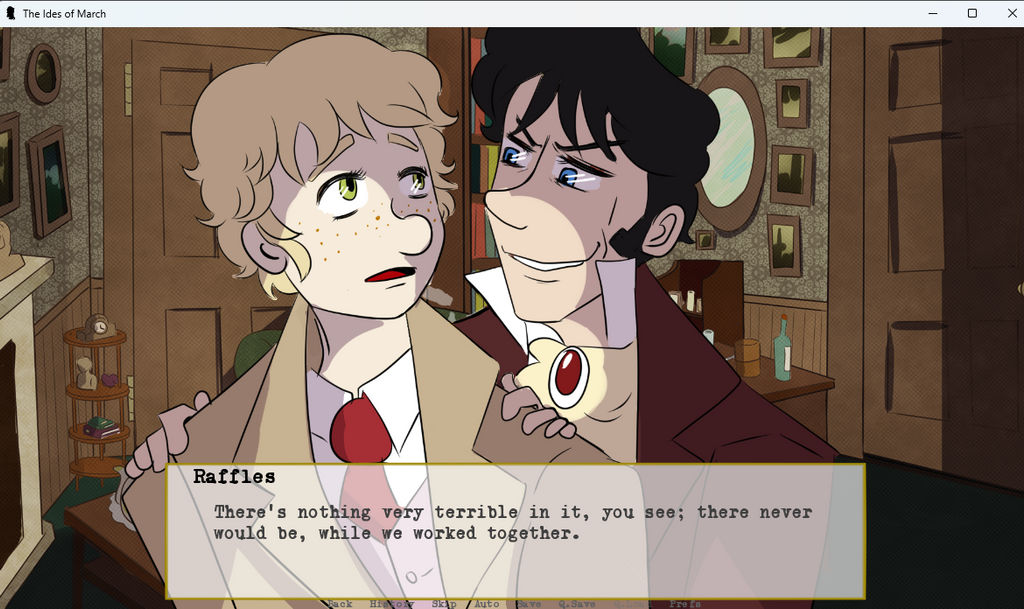Advance dialogue by clicking Raffles' text box
The image size is (1024, 609).
coord(515,530)
